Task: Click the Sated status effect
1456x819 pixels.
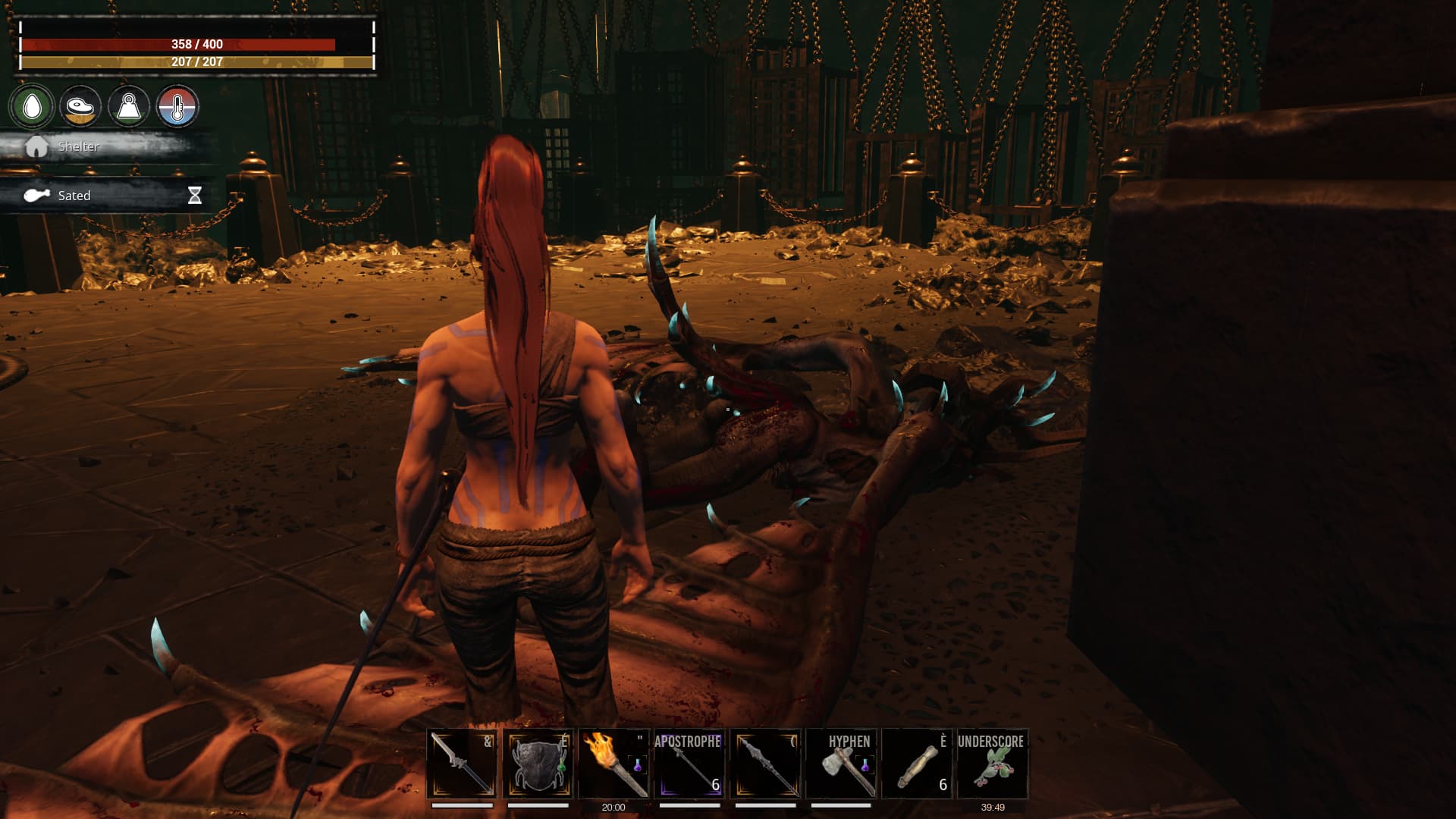Action: (74, 196)
